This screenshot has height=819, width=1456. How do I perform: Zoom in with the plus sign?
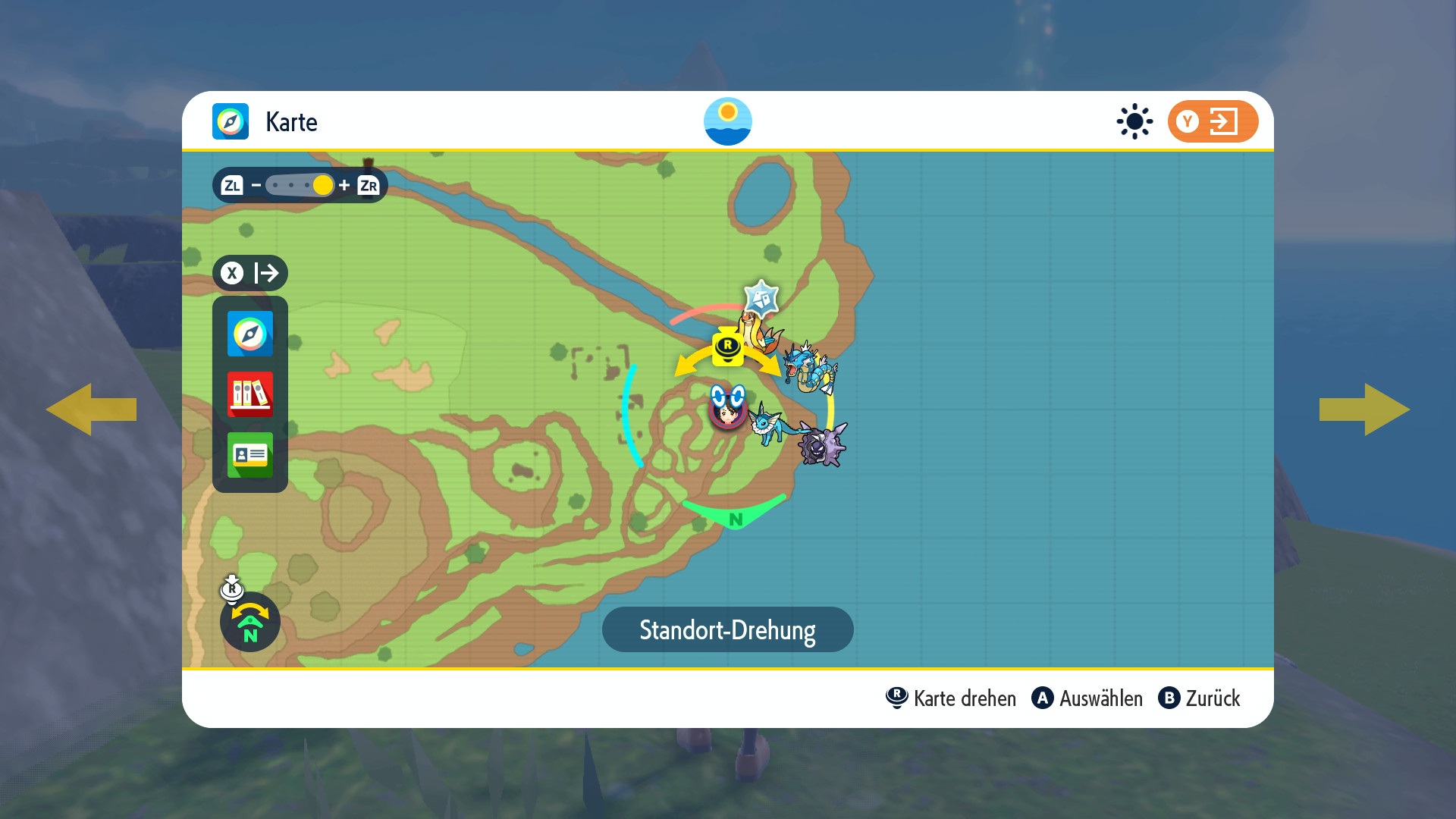tap(344, 185)
